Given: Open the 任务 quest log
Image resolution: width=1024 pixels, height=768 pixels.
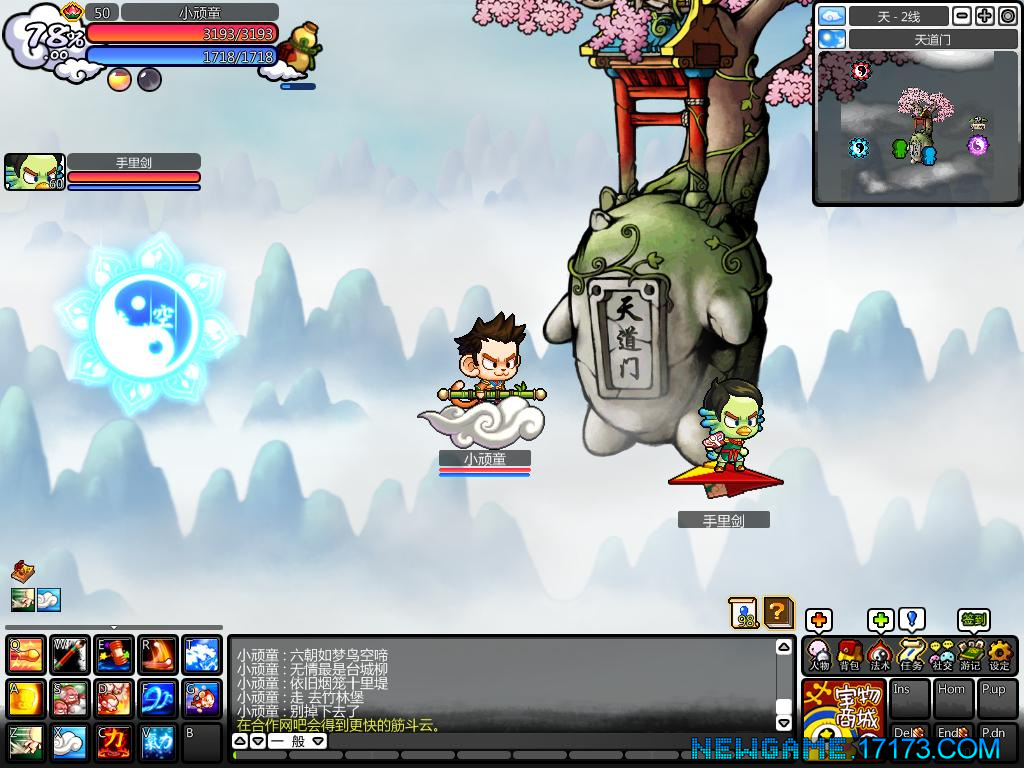Looking at the screenshot, I should tap(910, 654).
